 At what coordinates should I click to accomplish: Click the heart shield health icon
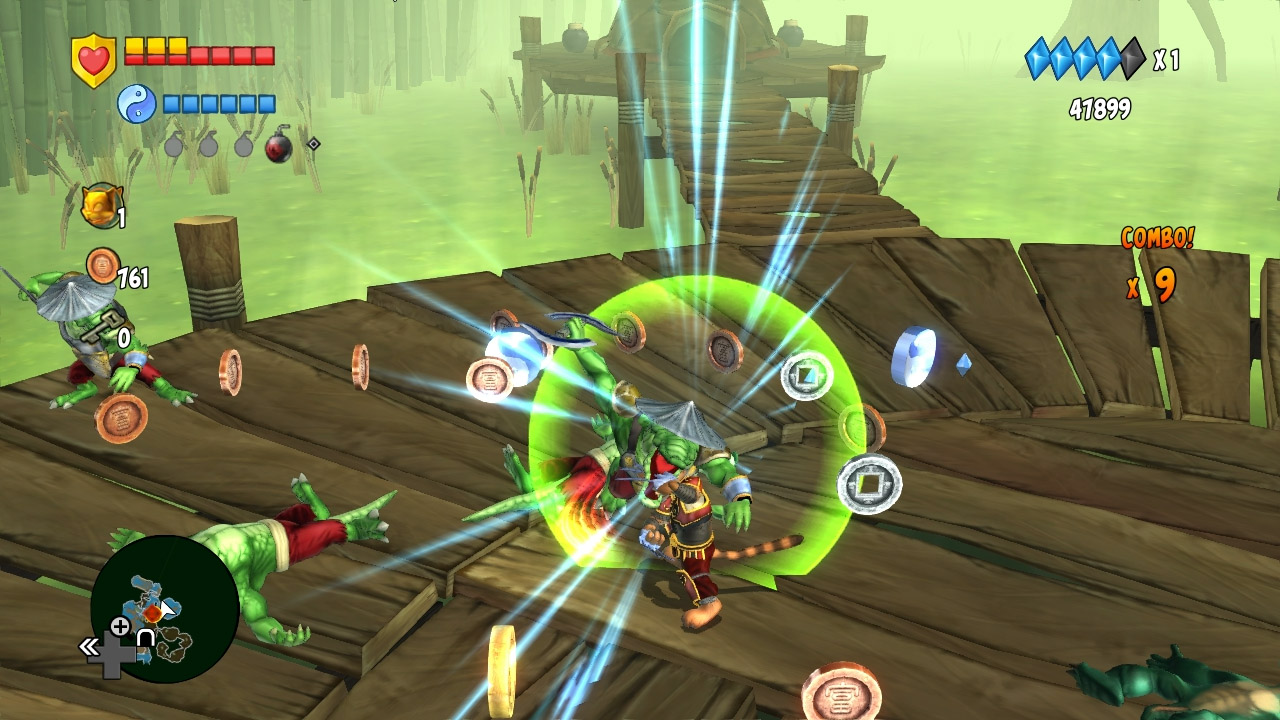pos(92,55)
